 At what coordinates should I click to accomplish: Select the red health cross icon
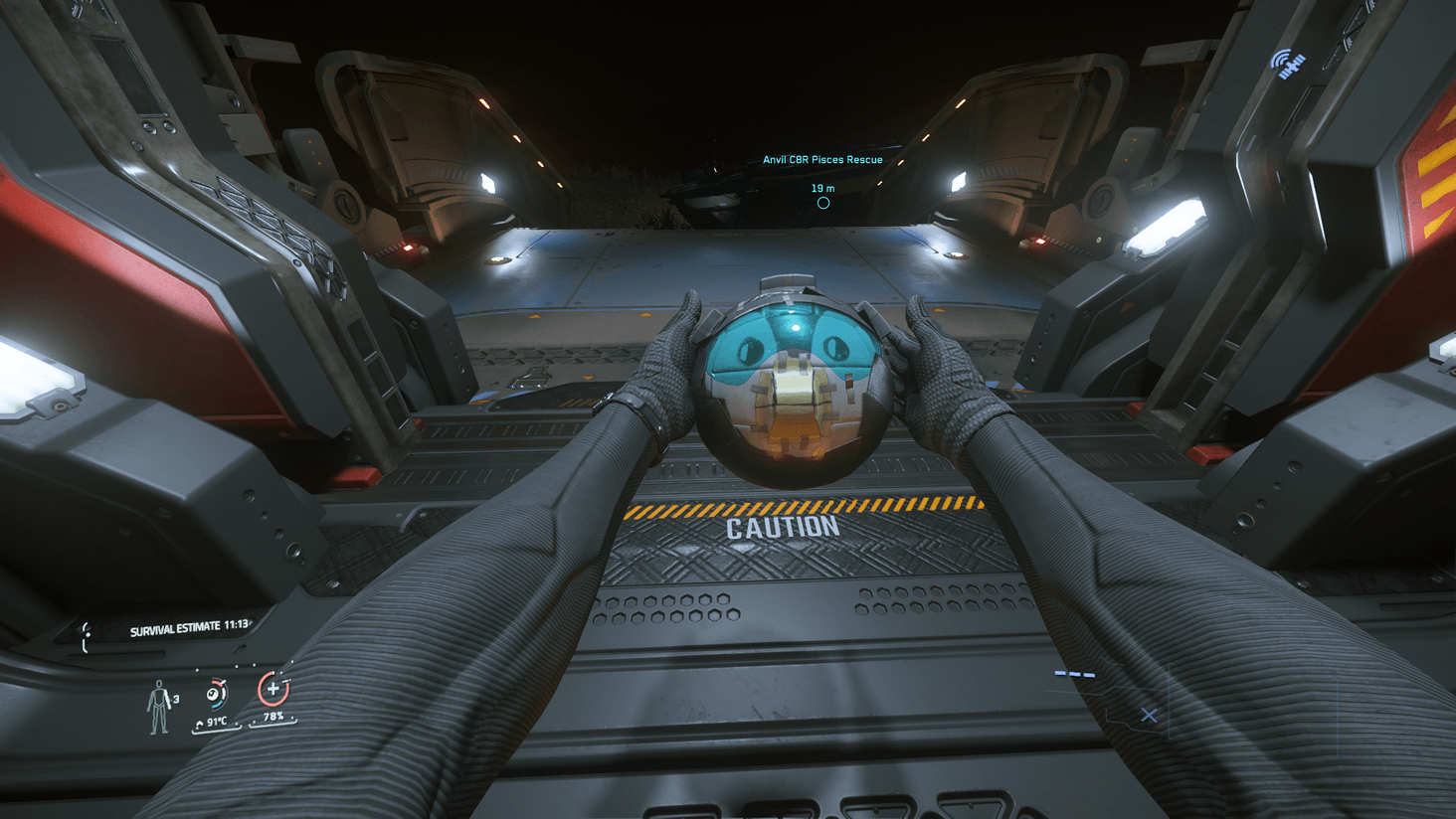pos(273,689)
